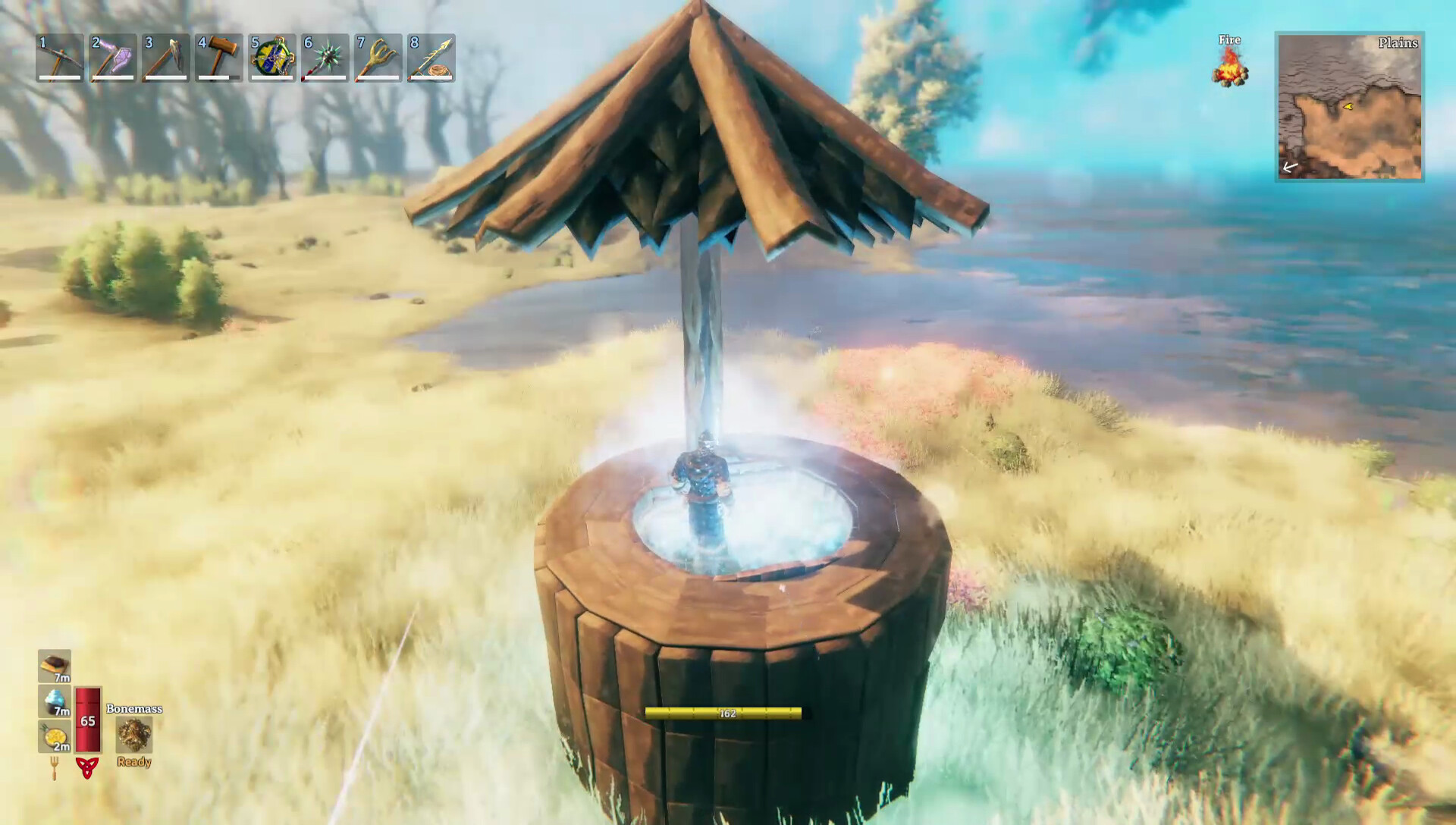The image size is (1456, 825).
Task: Equip the crystal battleaxe in slot 2
Action: click(112, 59)
